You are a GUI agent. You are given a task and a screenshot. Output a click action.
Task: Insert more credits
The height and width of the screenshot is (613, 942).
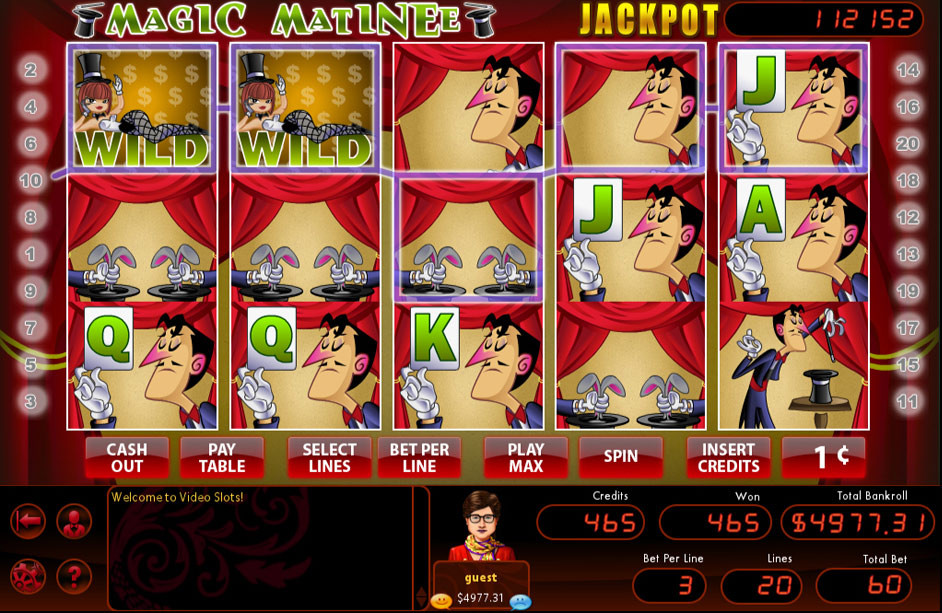point(728,458)
